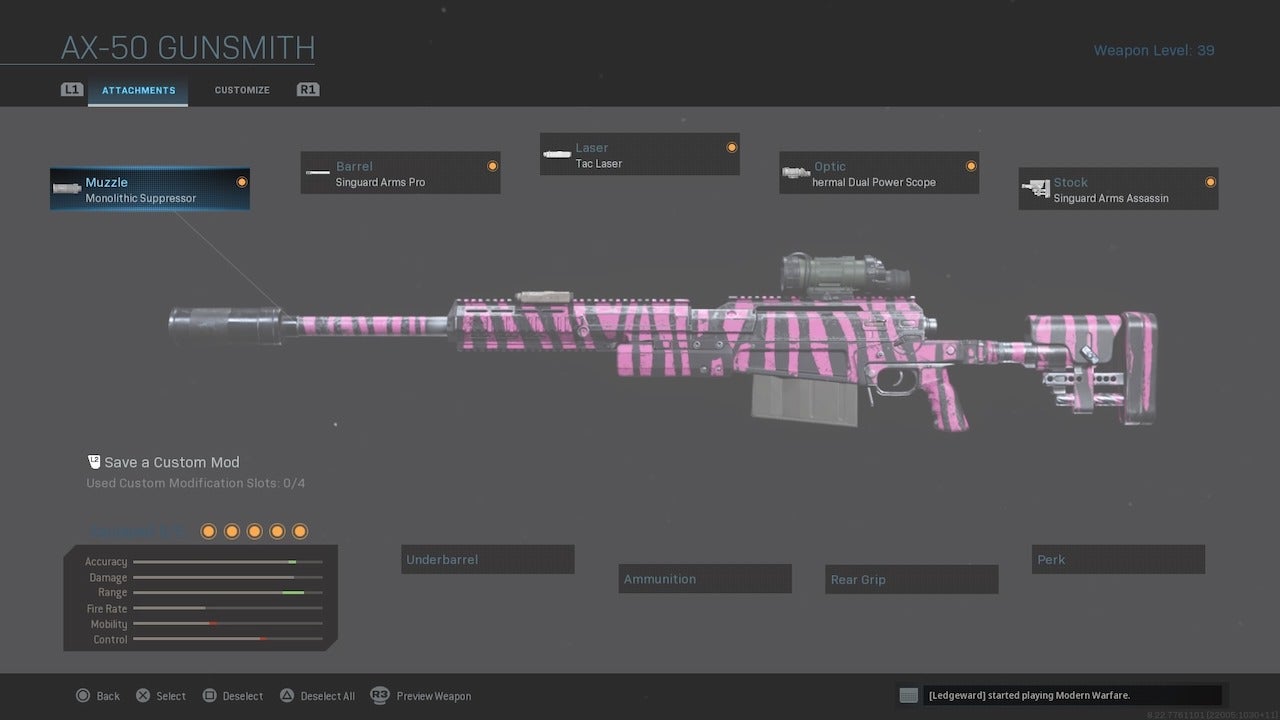Viewport: 1280px width, 720px height.
Task: Click the chat notification speaker icon
Action: [x=908, y=694]
